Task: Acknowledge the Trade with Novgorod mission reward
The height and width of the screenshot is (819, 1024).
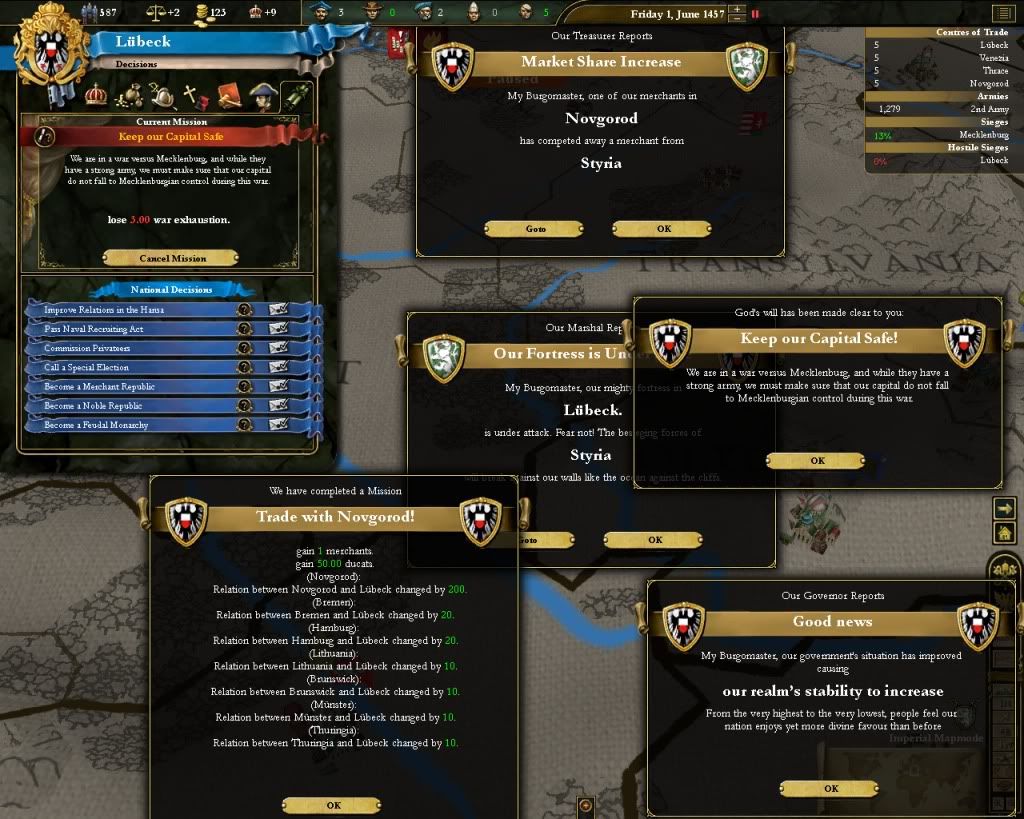Action: pyautogui.click(x=333, y=805)
